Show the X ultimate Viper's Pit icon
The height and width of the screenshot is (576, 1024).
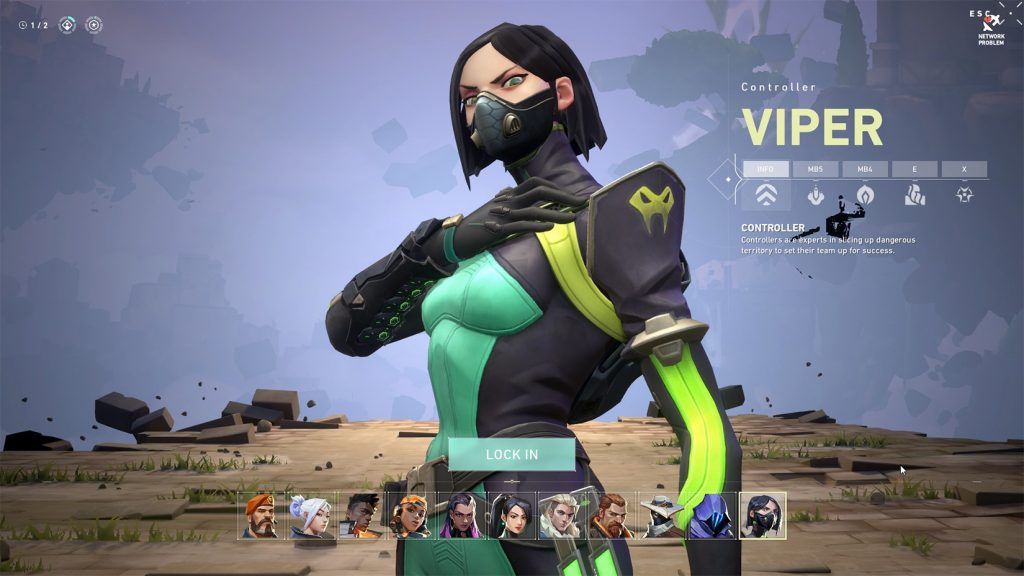click(x=964, y=194)
